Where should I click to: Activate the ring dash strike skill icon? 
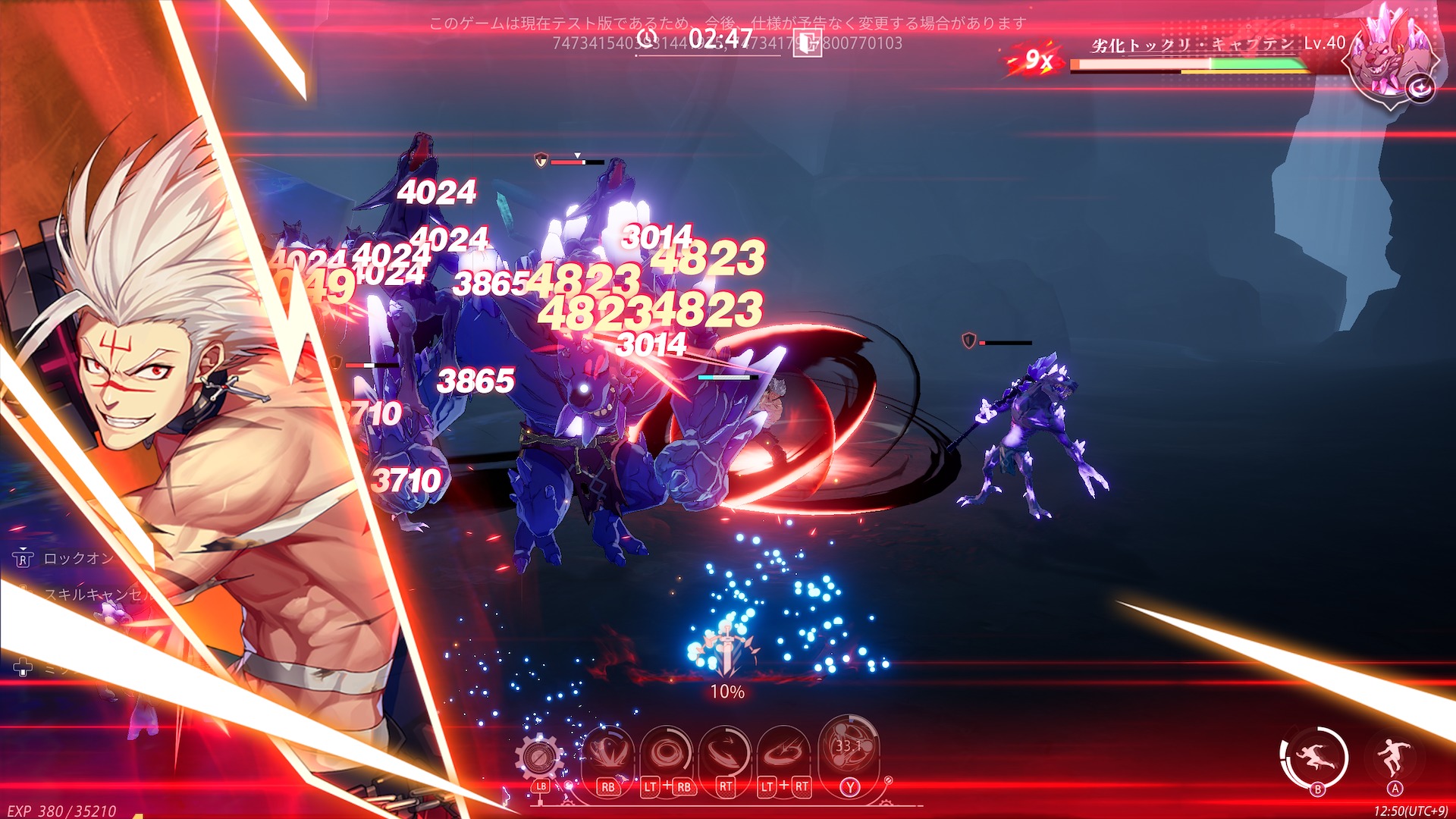[783, 753]
